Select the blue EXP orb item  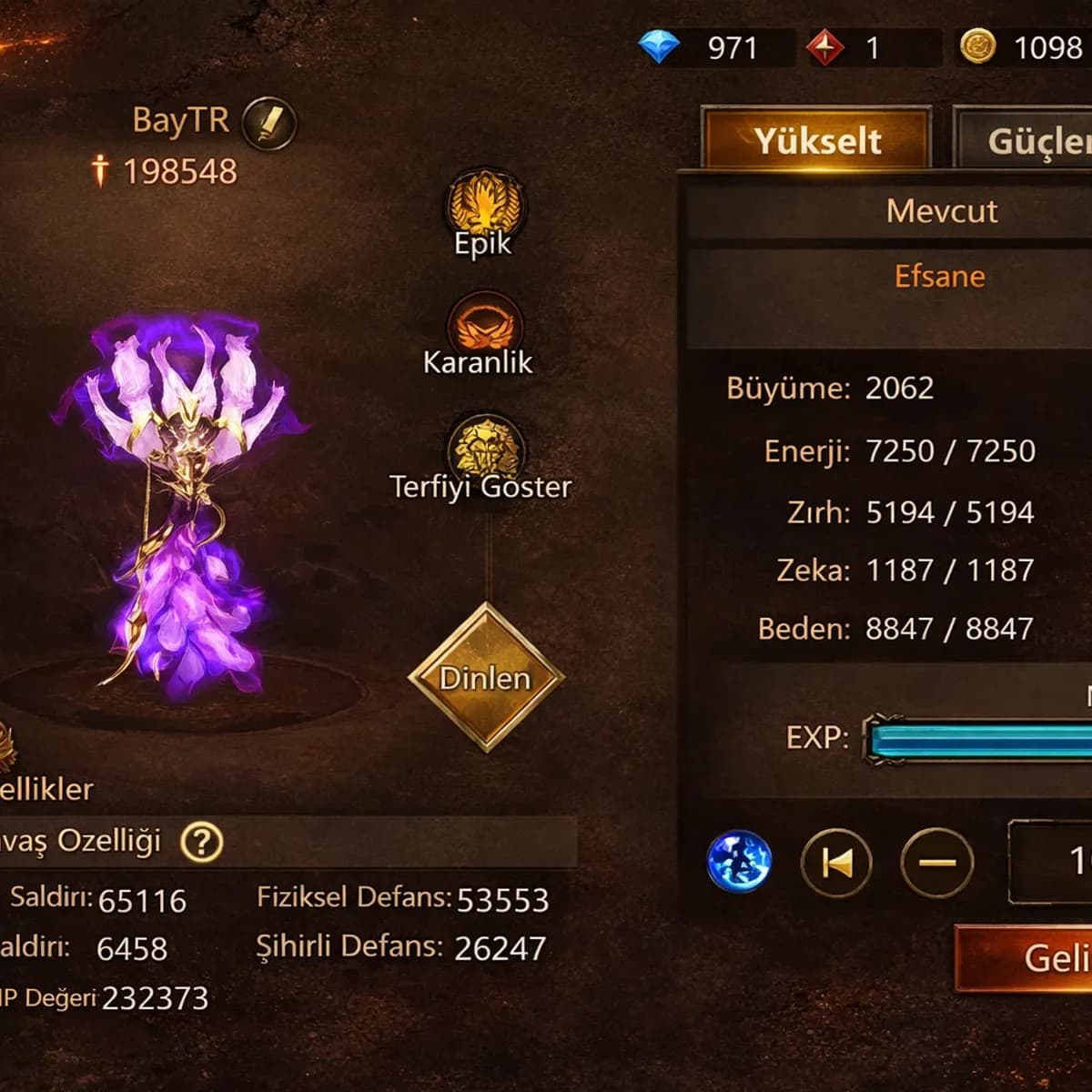tap(739, 861)
